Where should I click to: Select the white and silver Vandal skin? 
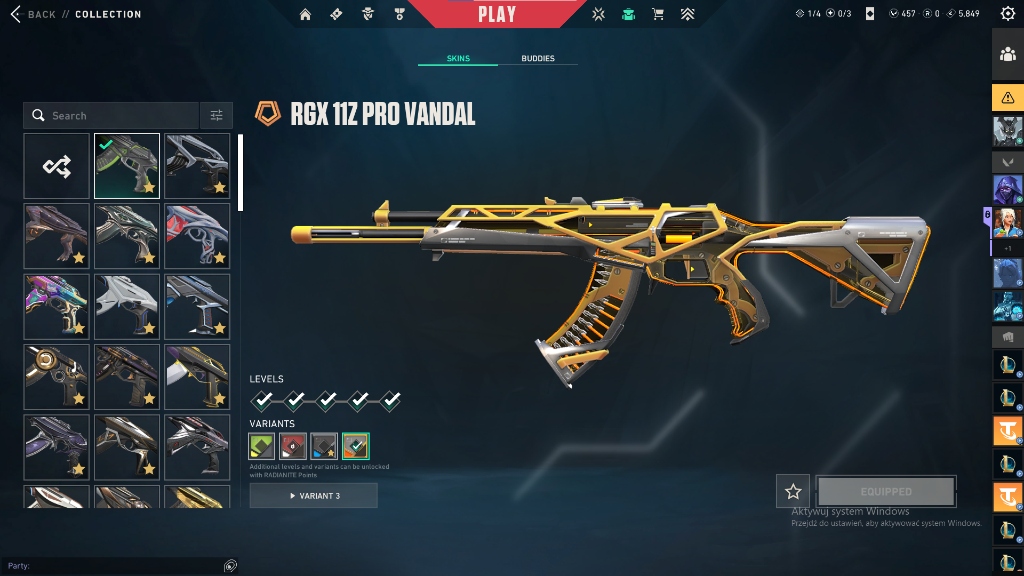click(127, 306)
